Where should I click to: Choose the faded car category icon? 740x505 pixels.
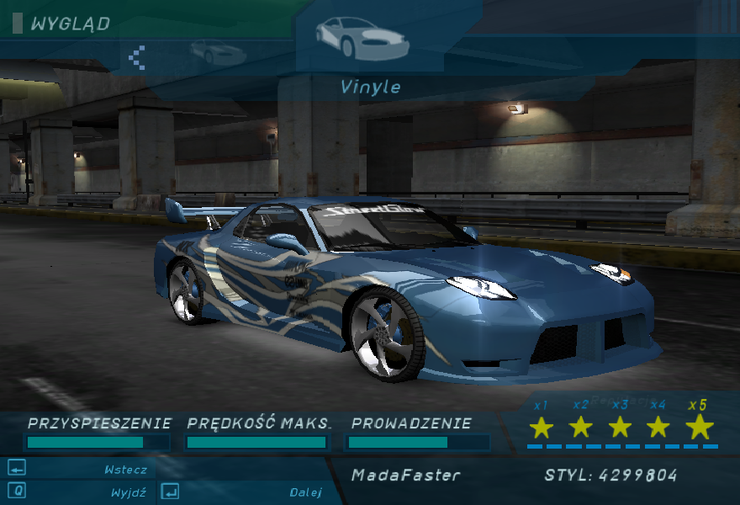[217, 51]
